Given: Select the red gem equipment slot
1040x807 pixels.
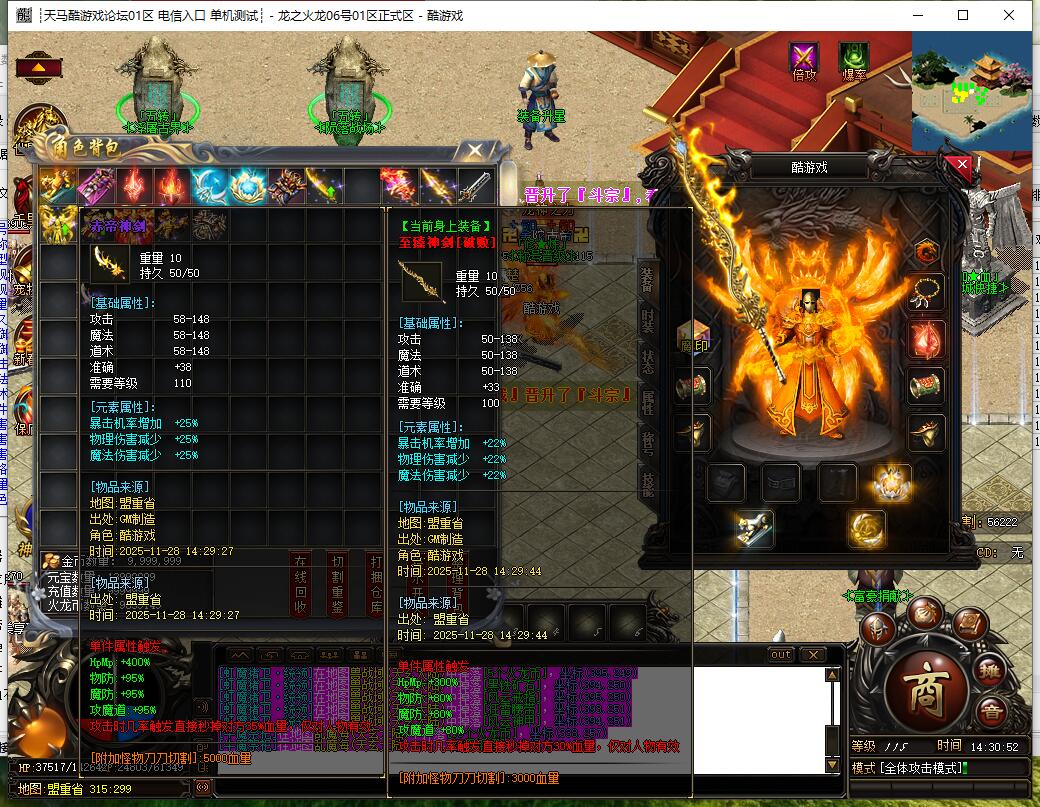Looking at the screenshot, I should pyautogui.click(x=927, y=340).
